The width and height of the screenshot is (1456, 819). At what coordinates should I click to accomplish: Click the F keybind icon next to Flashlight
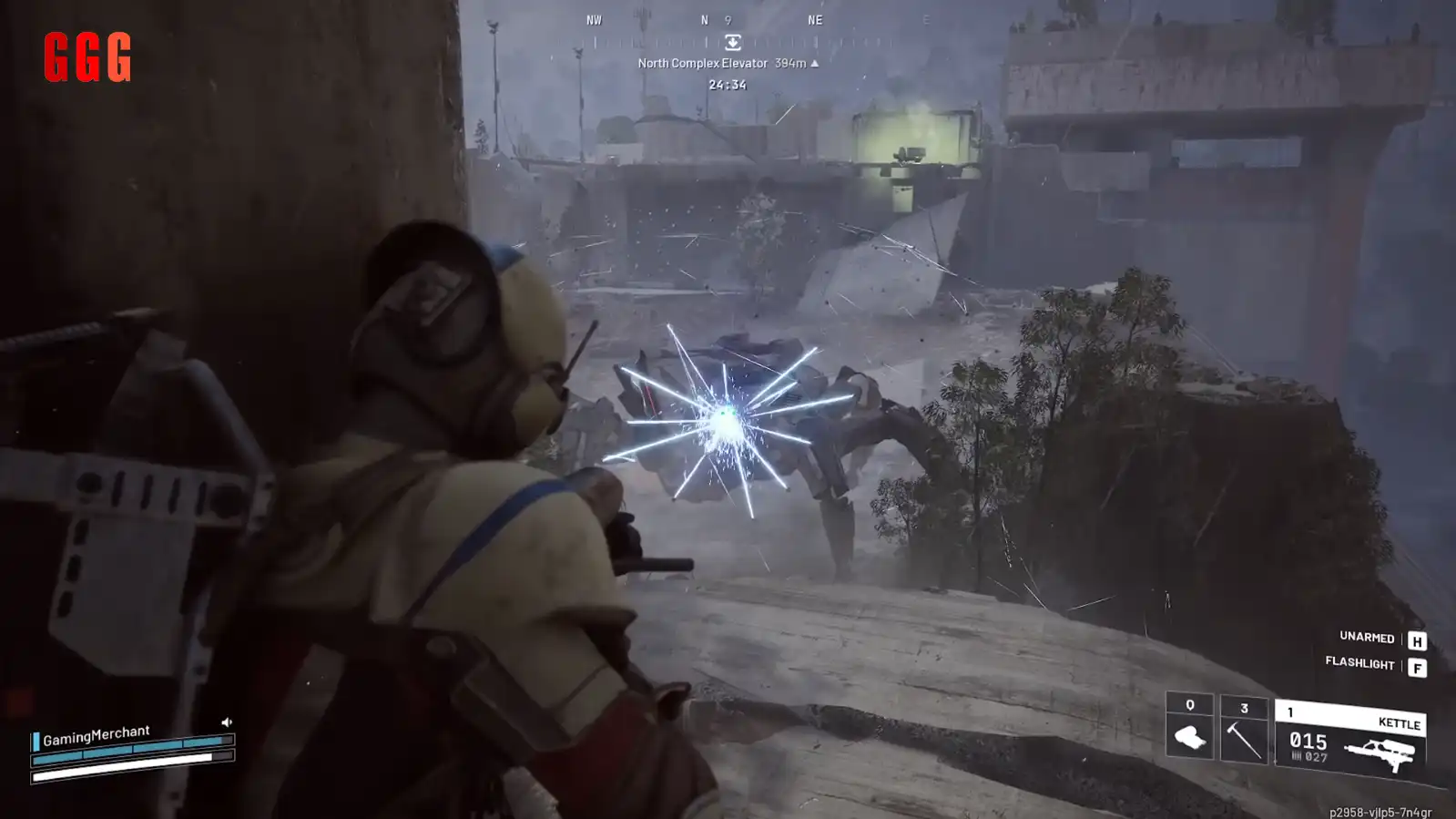click(1417, 666)
